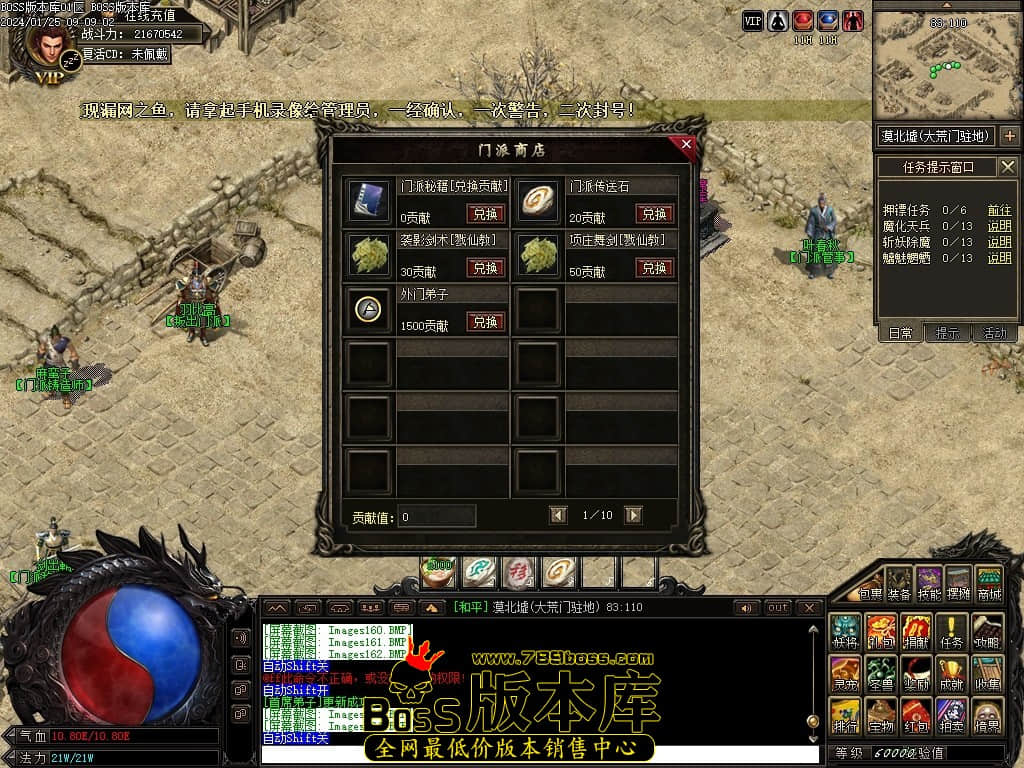Expand the minimap with the plus button

click(x=1009, y=136)
